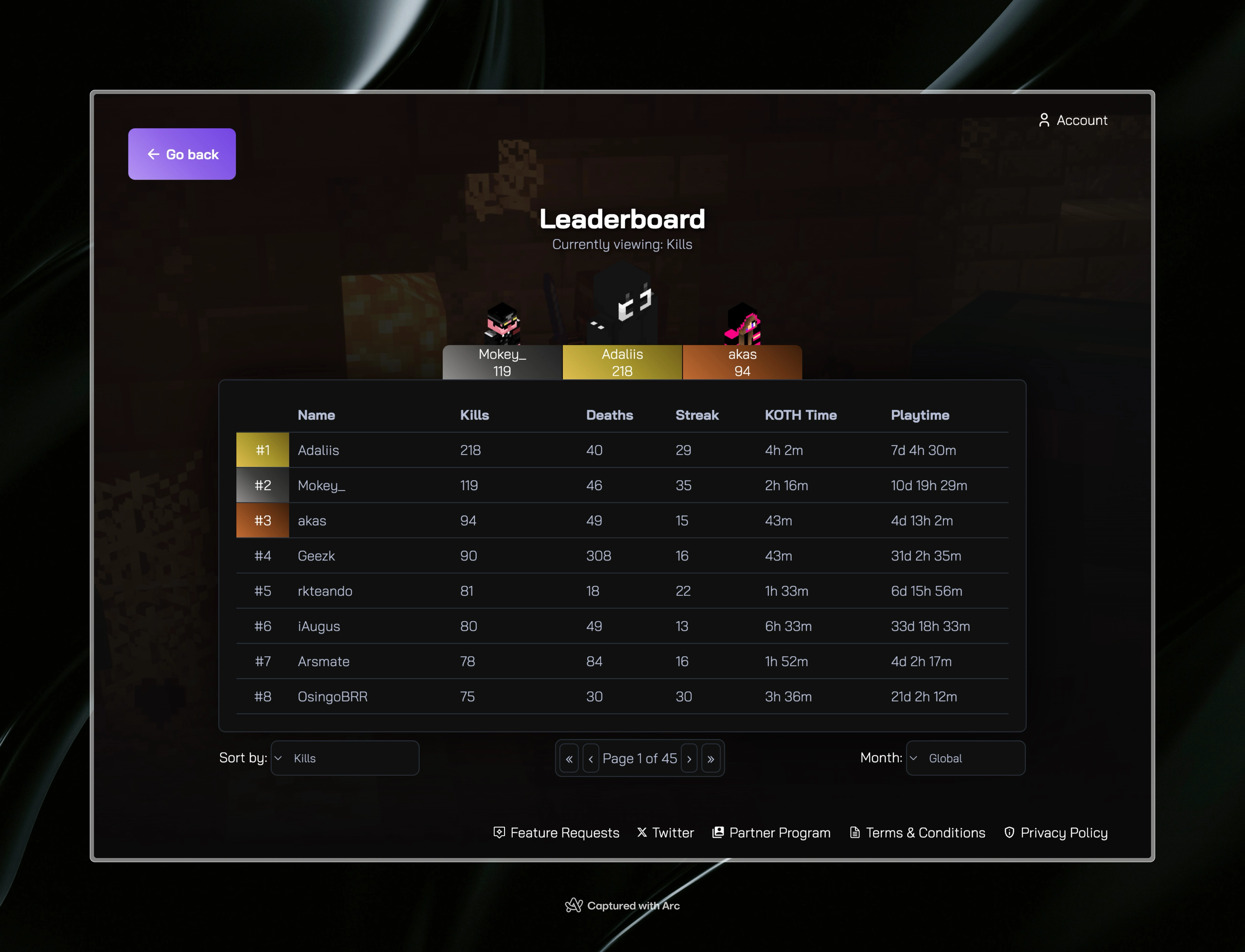Expand the Sort by chevron arrow
Image resolution: width=1245 pixels, height=952 pixels.
tap(278, 758)
